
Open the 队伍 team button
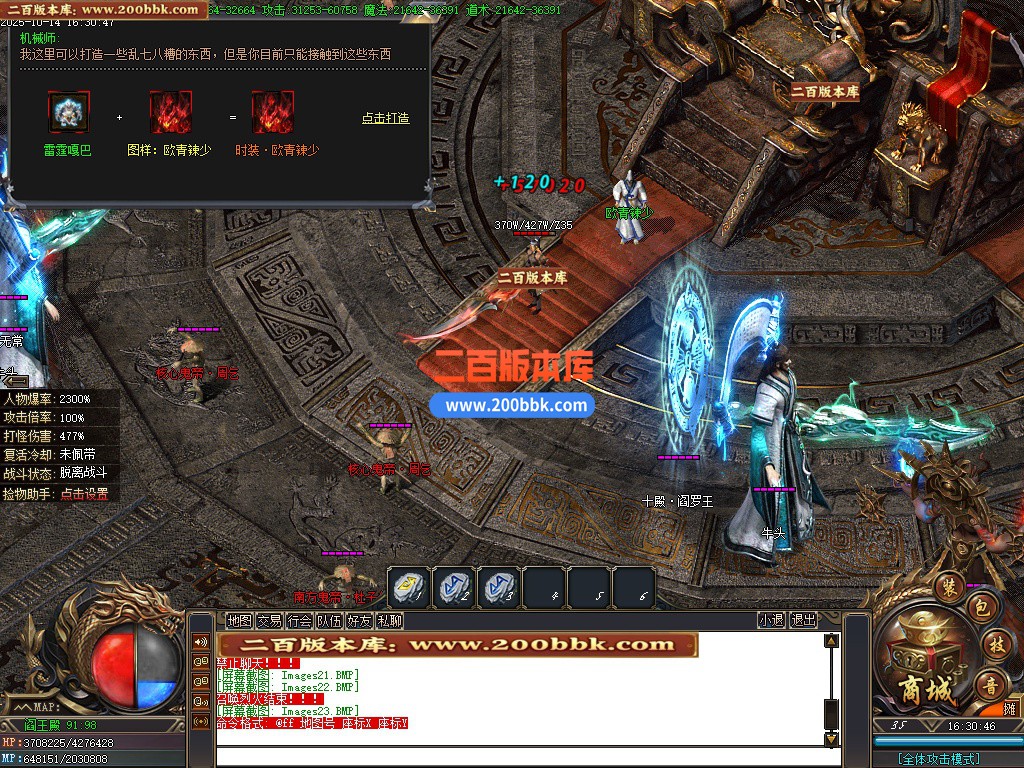(329, 620)
